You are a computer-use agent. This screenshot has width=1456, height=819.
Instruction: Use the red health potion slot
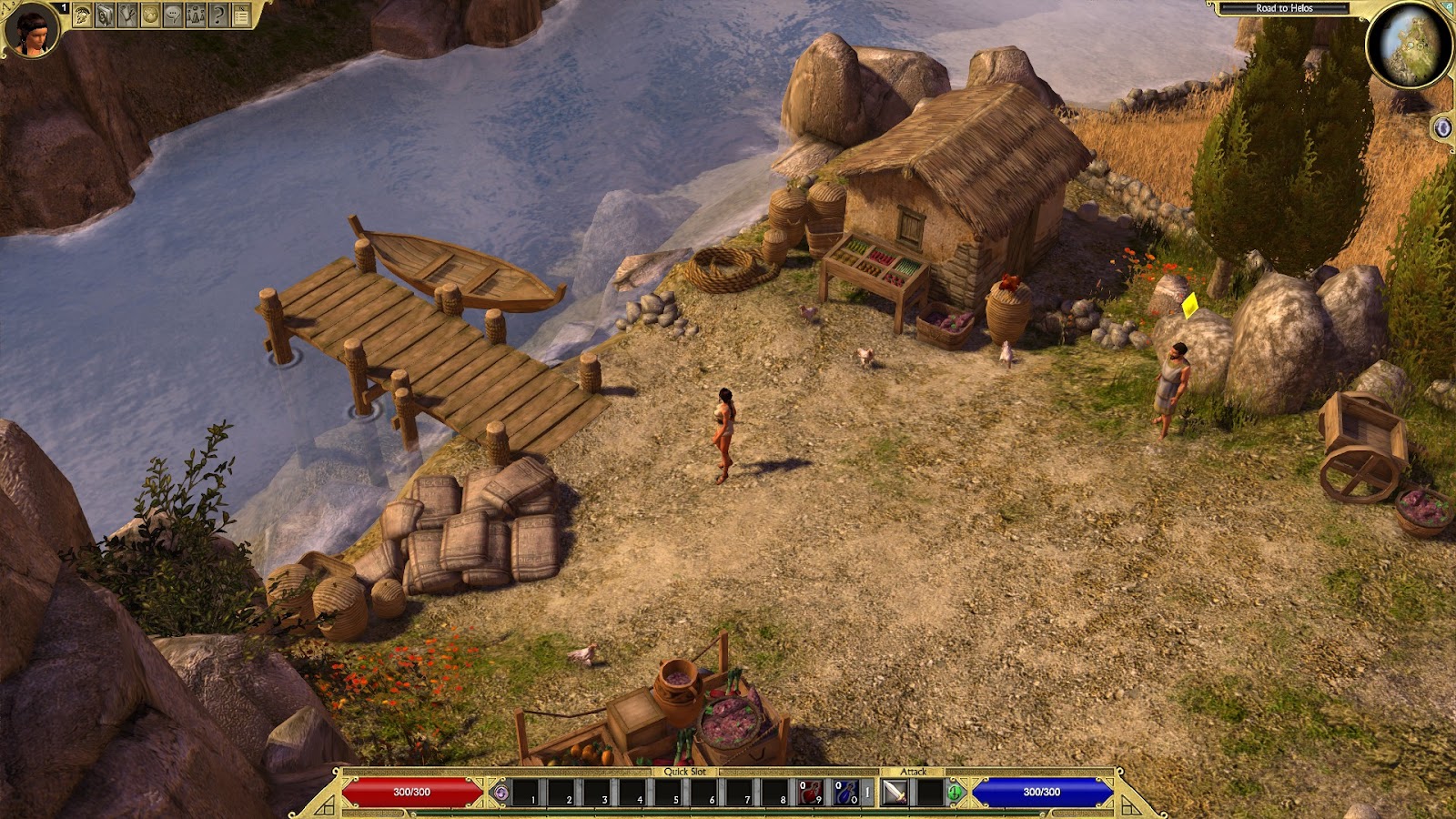click(x=810, y=793)
